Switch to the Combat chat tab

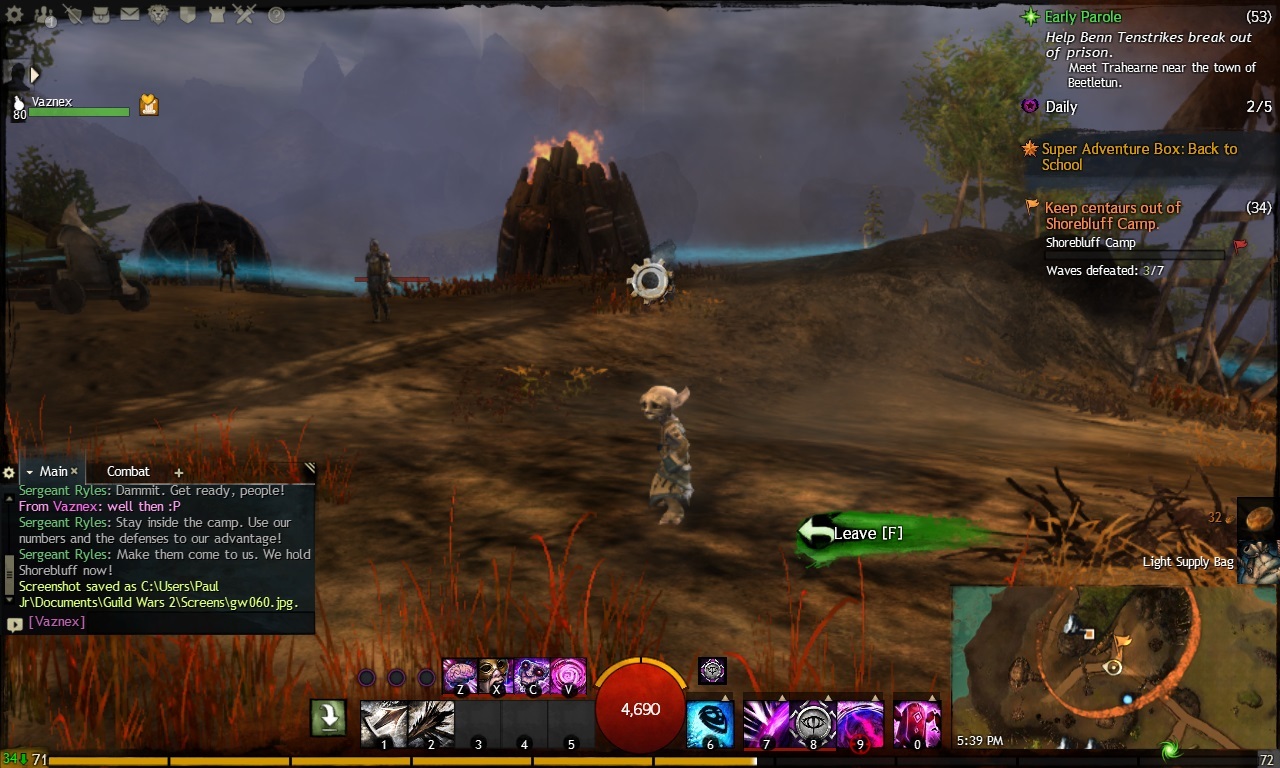pyautogui.click(x=128, y=472)
